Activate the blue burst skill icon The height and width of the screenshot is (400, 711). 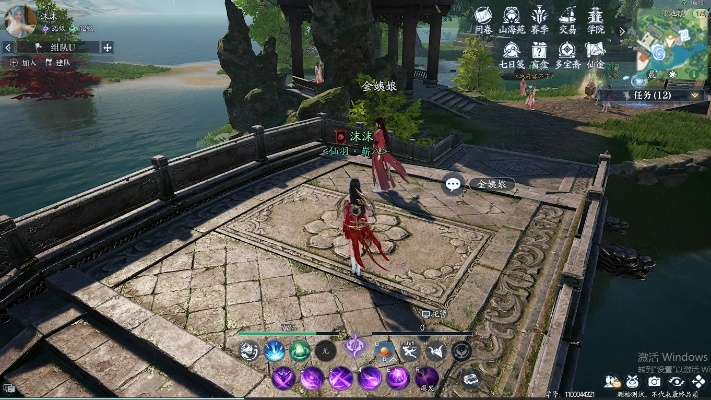tap(273, 350)
